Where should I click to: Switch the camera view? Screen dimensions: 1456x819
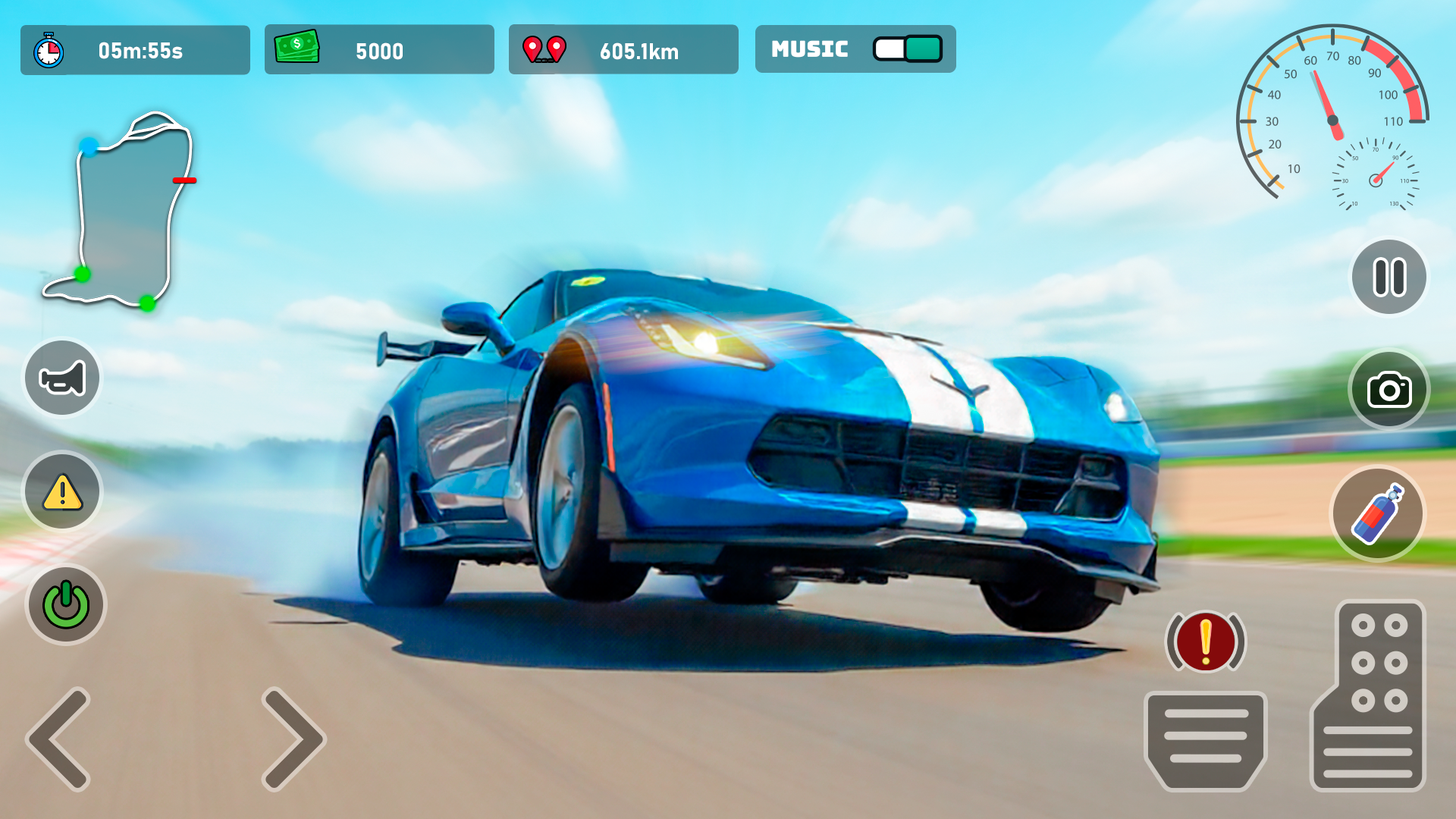point(1389,390)
